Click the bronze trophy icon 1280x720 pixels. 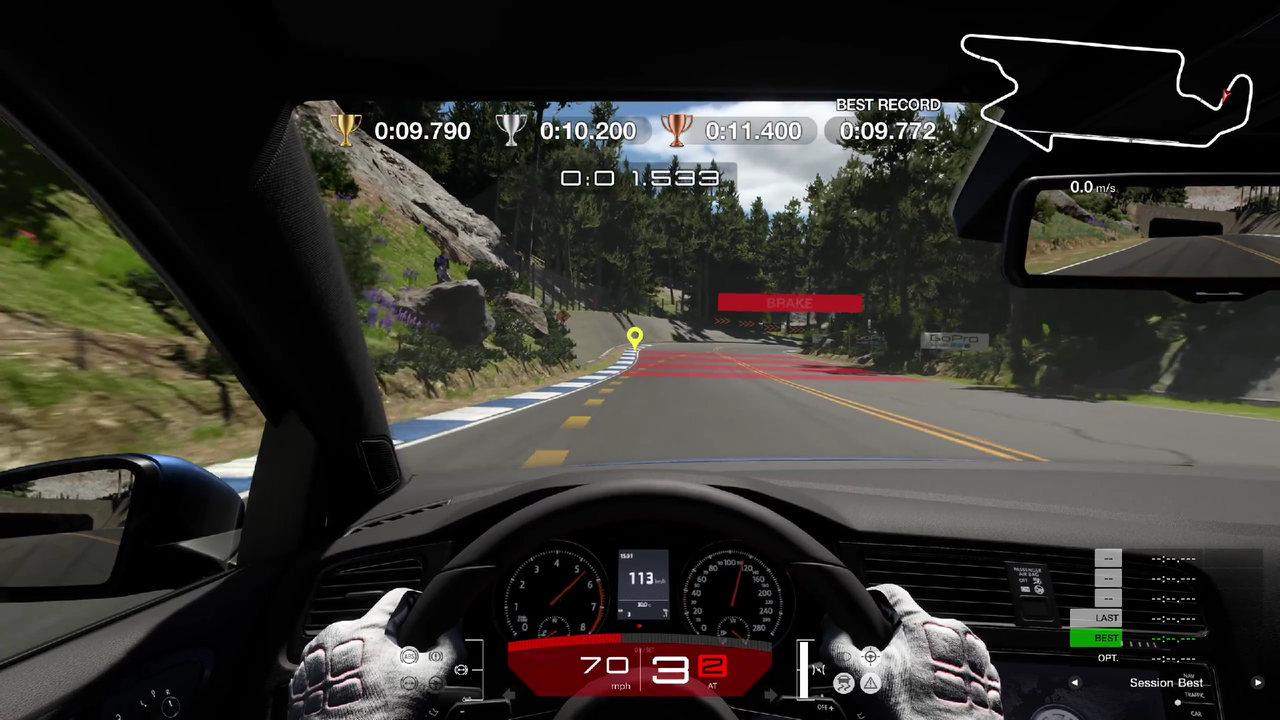[677, 130]
